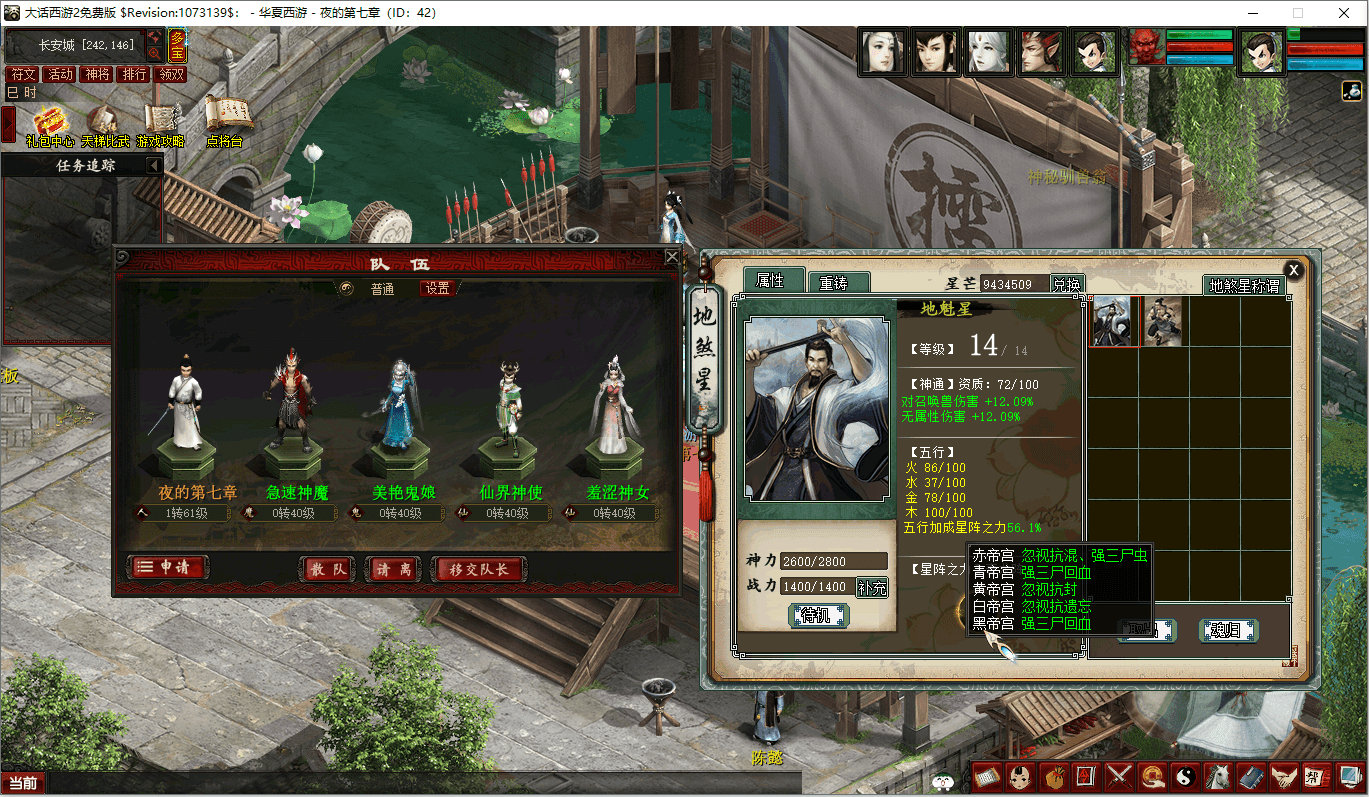
Task: Close the 地煞星 panel
Action: (x=1293, y=270)
